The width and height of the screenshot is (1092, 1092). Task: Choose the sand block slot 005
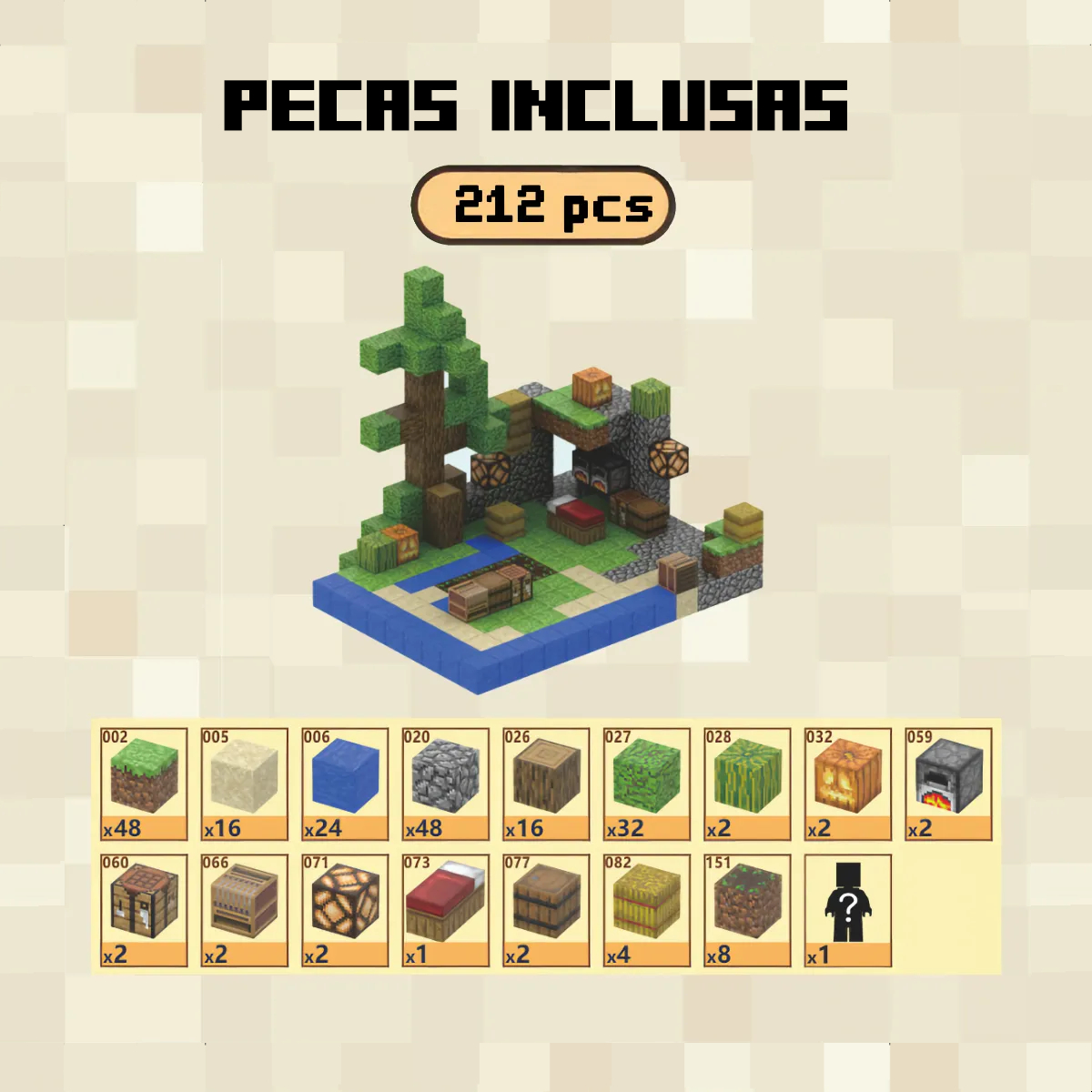[x=244, y=784]
